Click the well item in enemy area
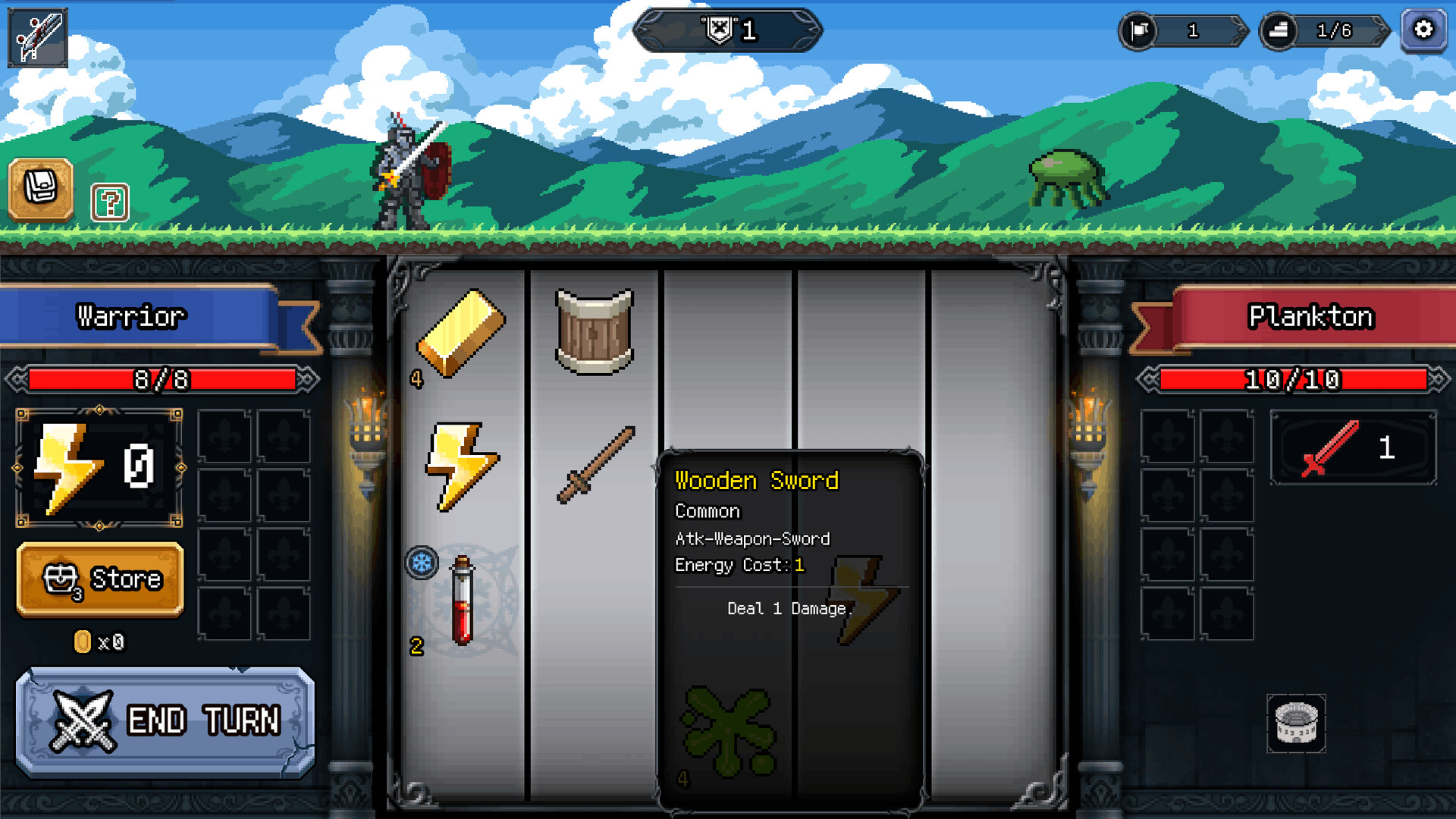The width and height of the screenshot is (1456, 819). point(1296,724)
